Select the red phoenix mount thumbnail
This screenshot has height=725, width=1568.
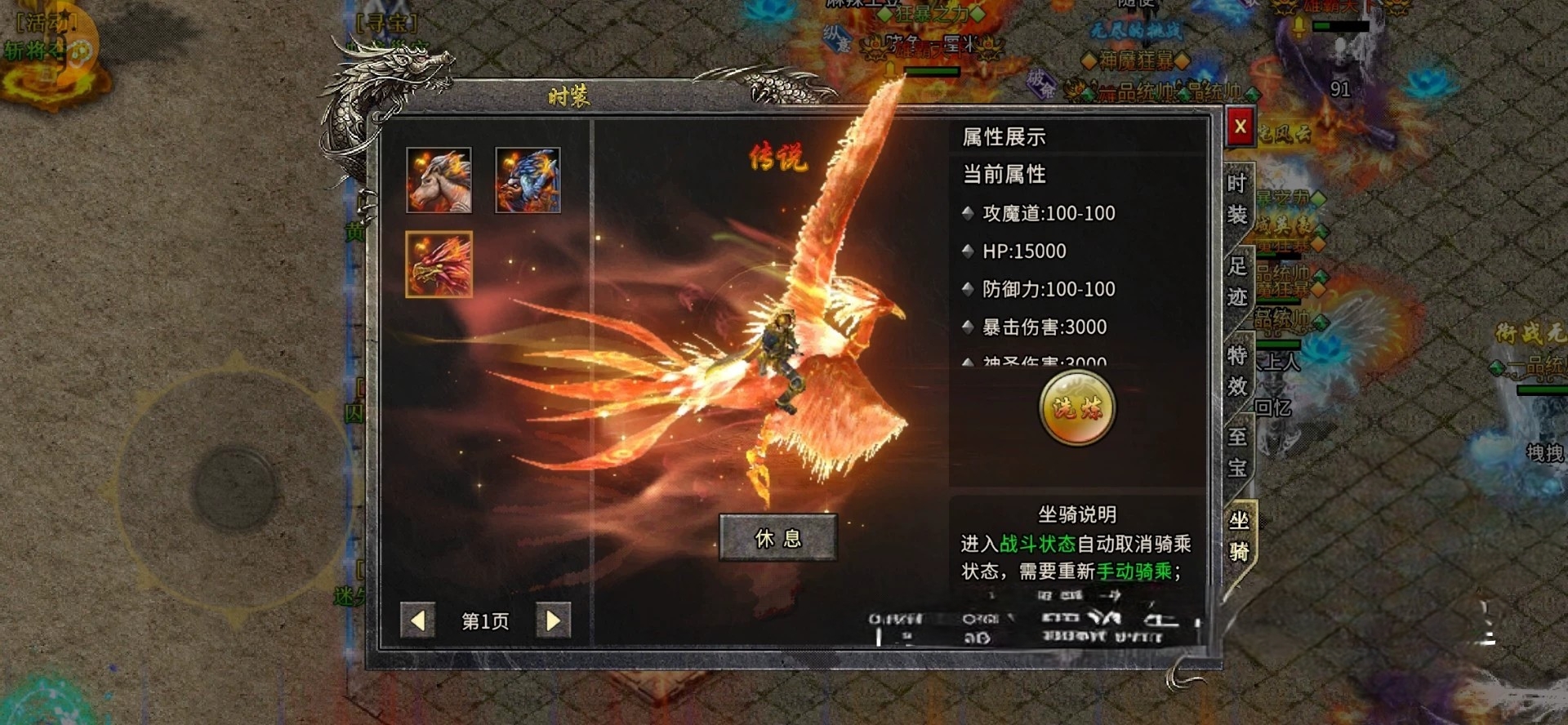click(x=439, y=265)
